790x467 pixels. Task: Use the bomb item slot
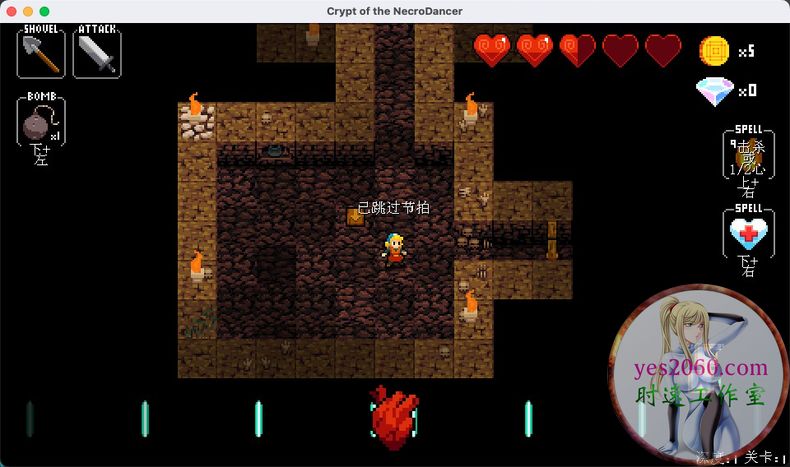coord(41,124)
